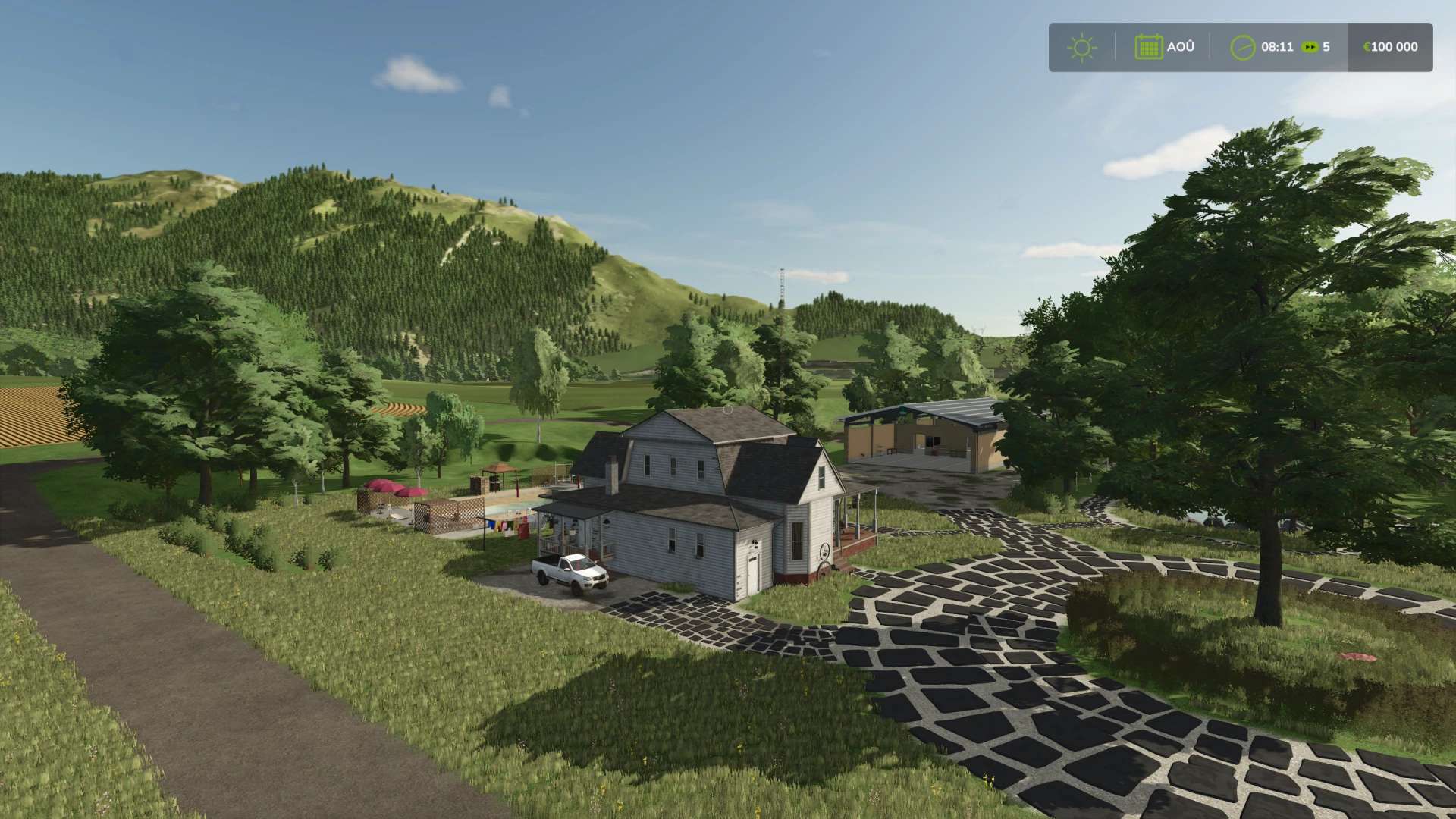The width and height of the screenshot is (1456, 819).
Task: Open the calendar icon showing AOÛ
Action: point(1148,47)
